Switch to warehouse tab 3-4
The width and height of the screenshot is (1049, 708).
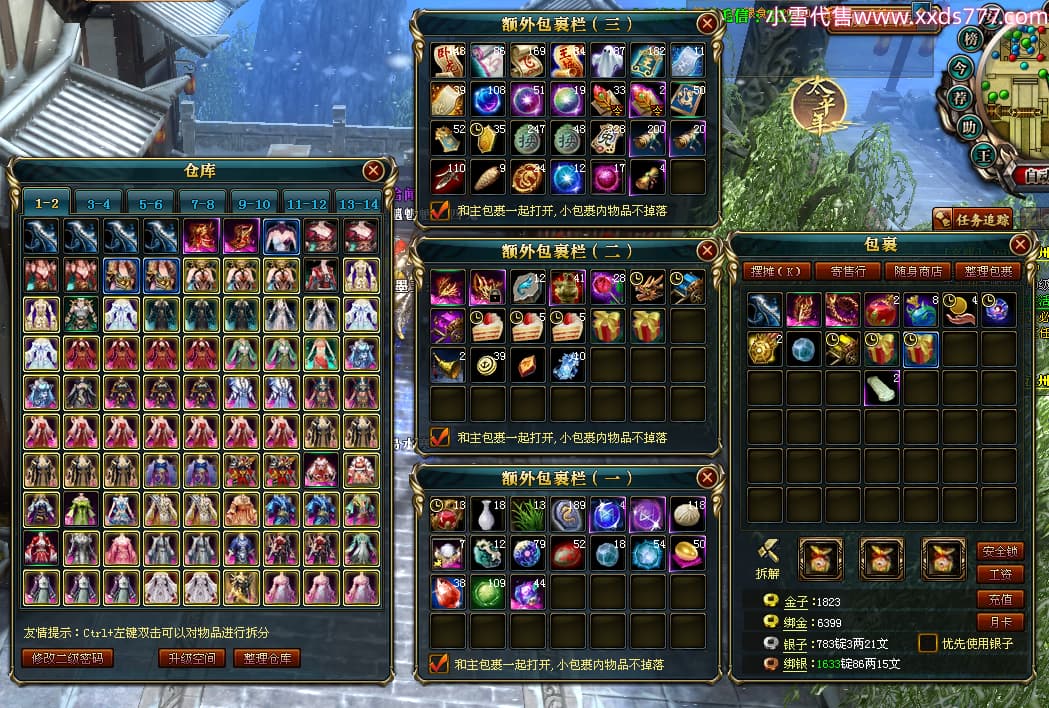tap(99, 203)
